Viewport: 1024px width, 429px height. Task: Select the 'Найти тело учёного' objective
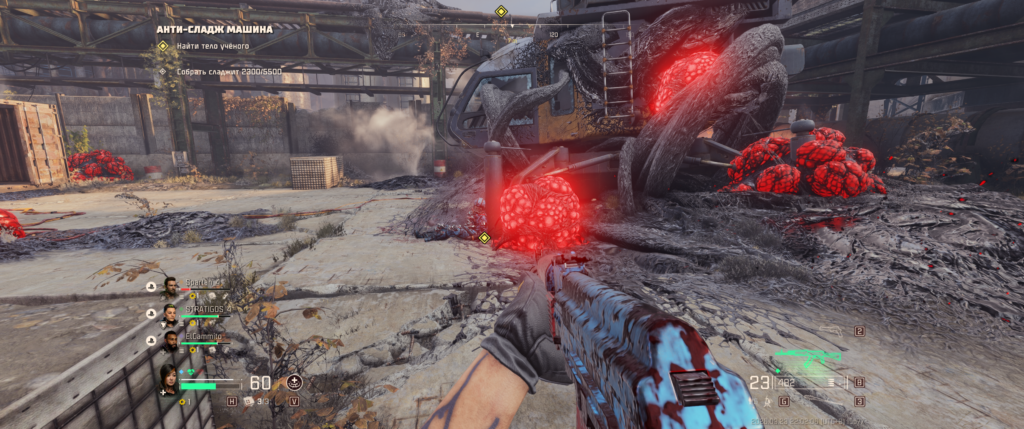point(212,46)
